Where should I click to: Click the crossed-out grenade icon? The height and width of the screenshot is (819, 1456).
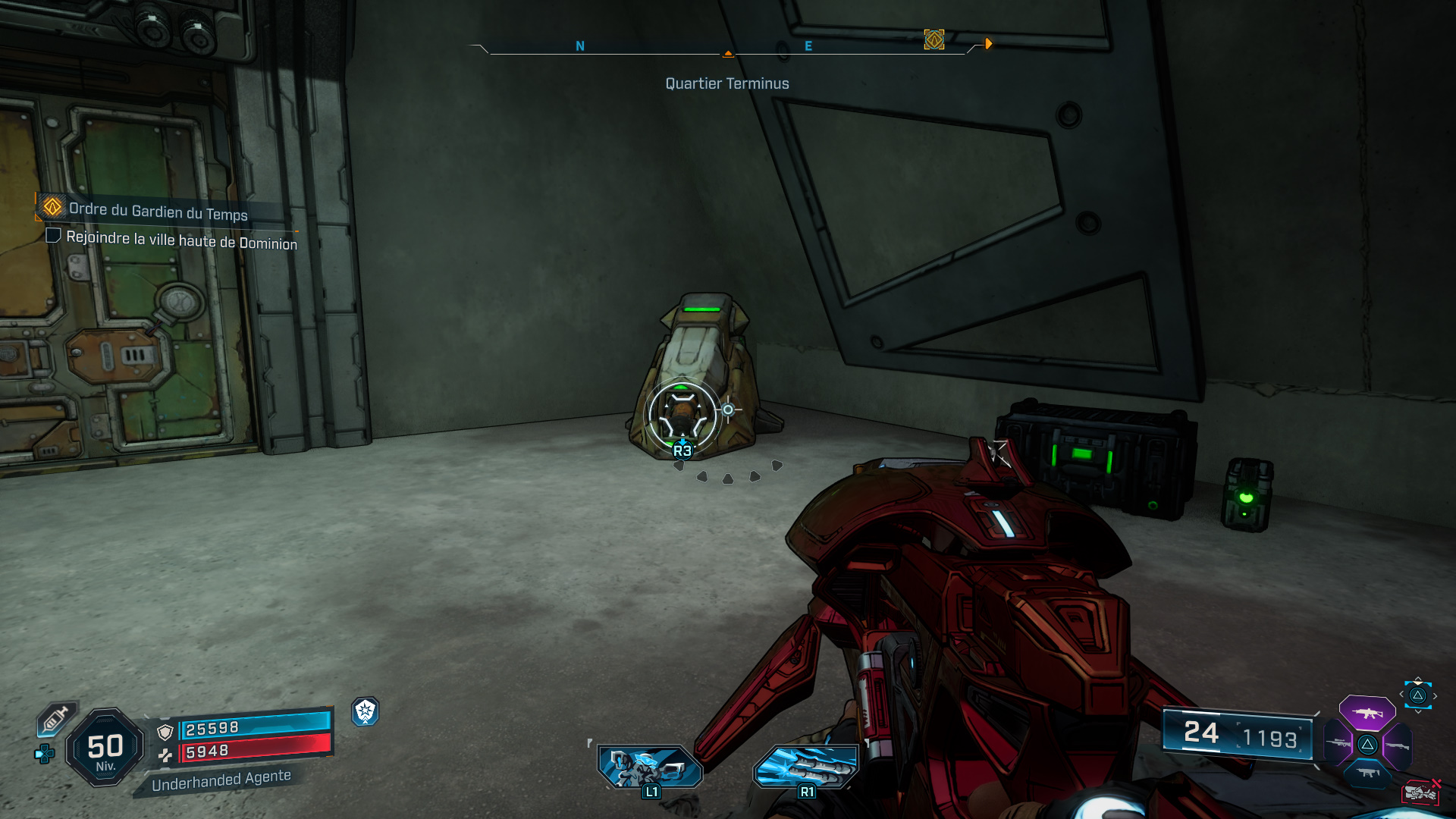[1422, 792]
